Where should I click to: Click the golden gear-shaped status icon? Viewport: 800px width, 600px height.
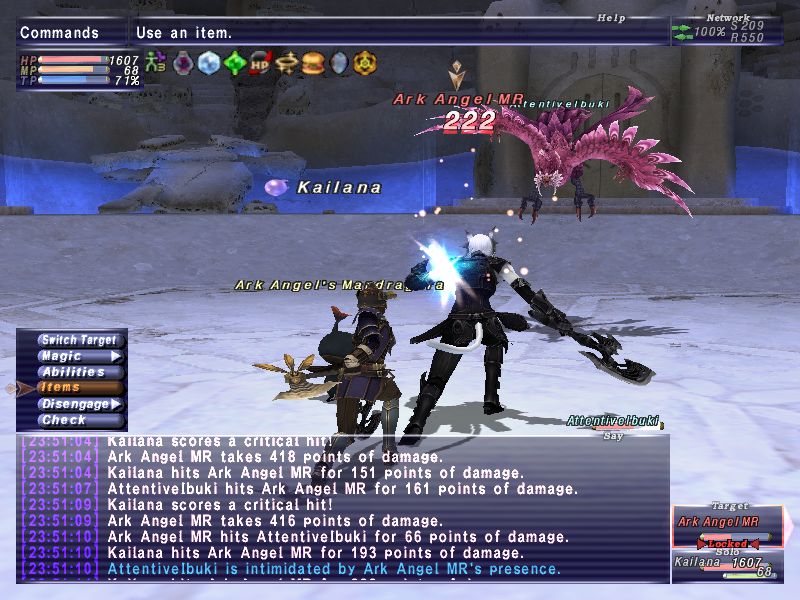(366, 64)
